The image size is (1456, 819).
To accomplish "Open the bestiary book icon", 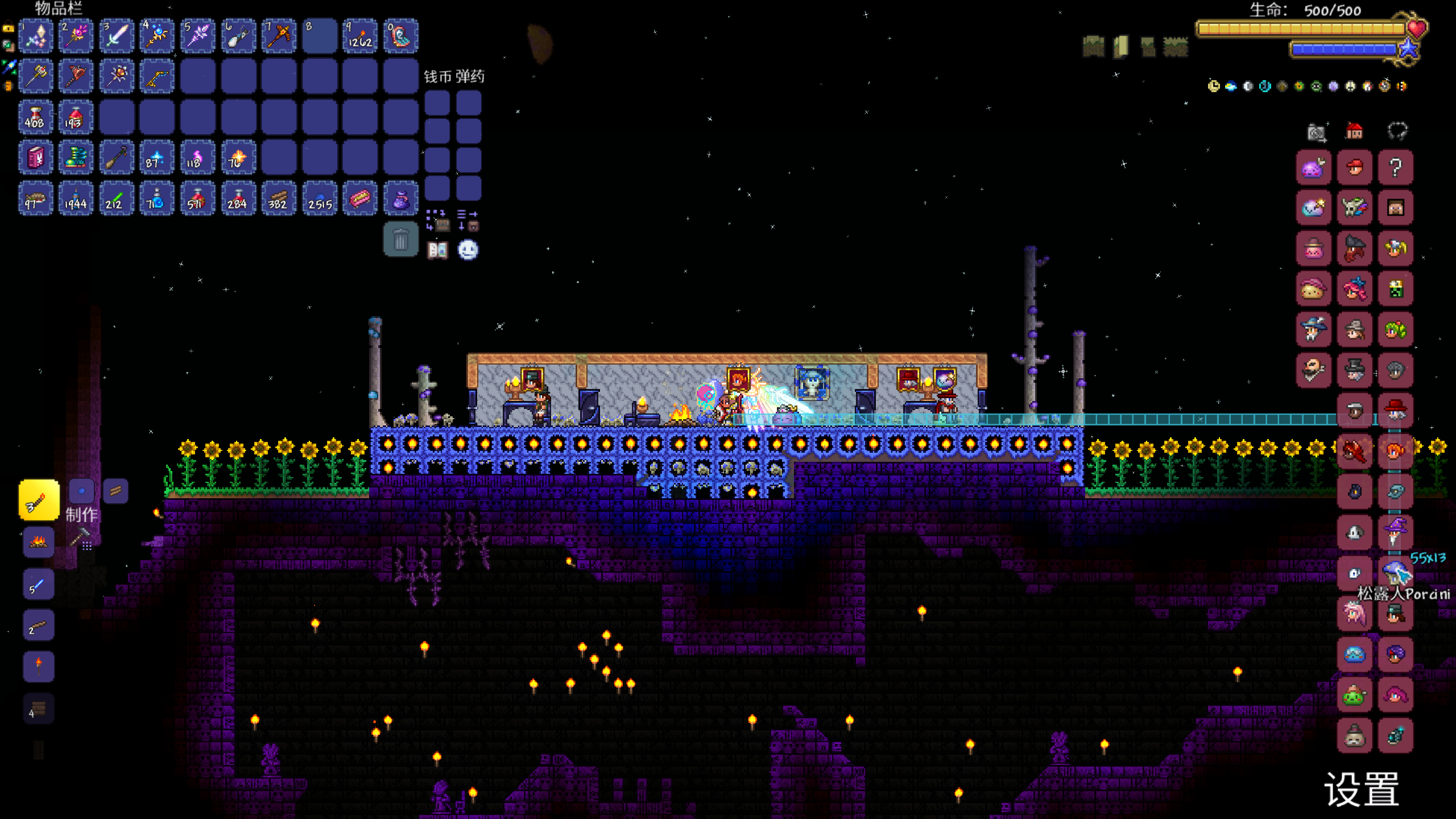I will pos(437,250).
